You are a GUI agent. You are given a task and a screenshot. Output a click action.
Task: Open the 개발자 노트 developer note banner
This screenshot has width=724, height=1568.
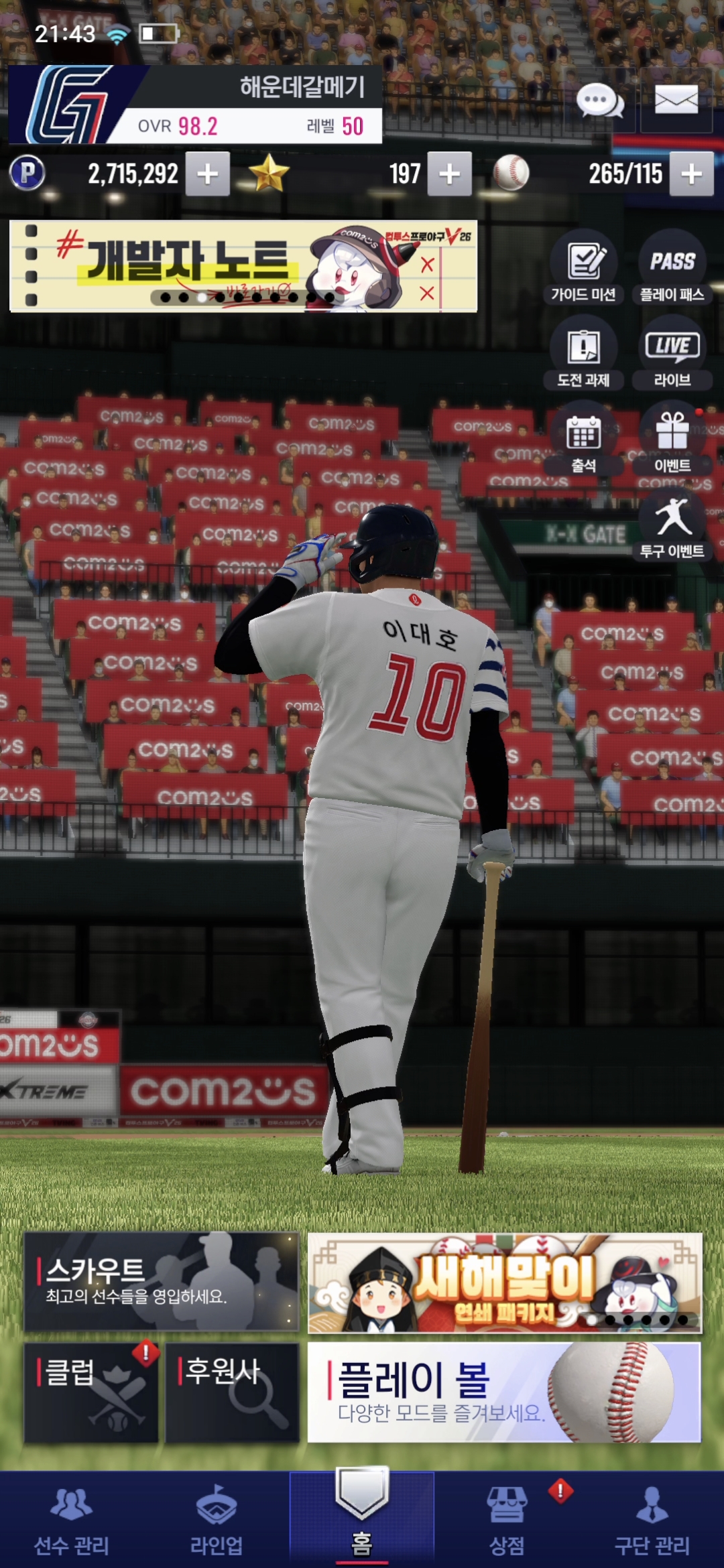pos(243,266)
